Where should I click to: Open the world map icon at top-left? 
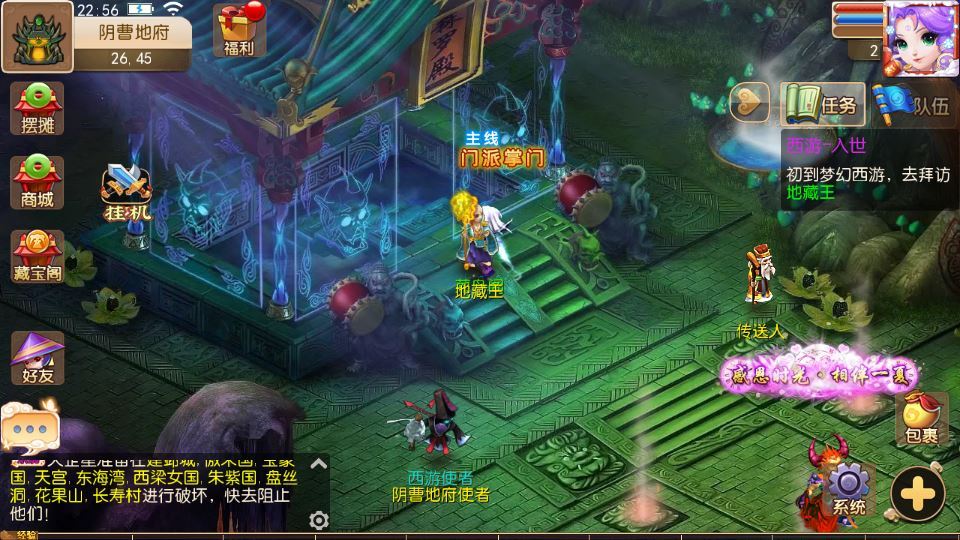[36, 37]
